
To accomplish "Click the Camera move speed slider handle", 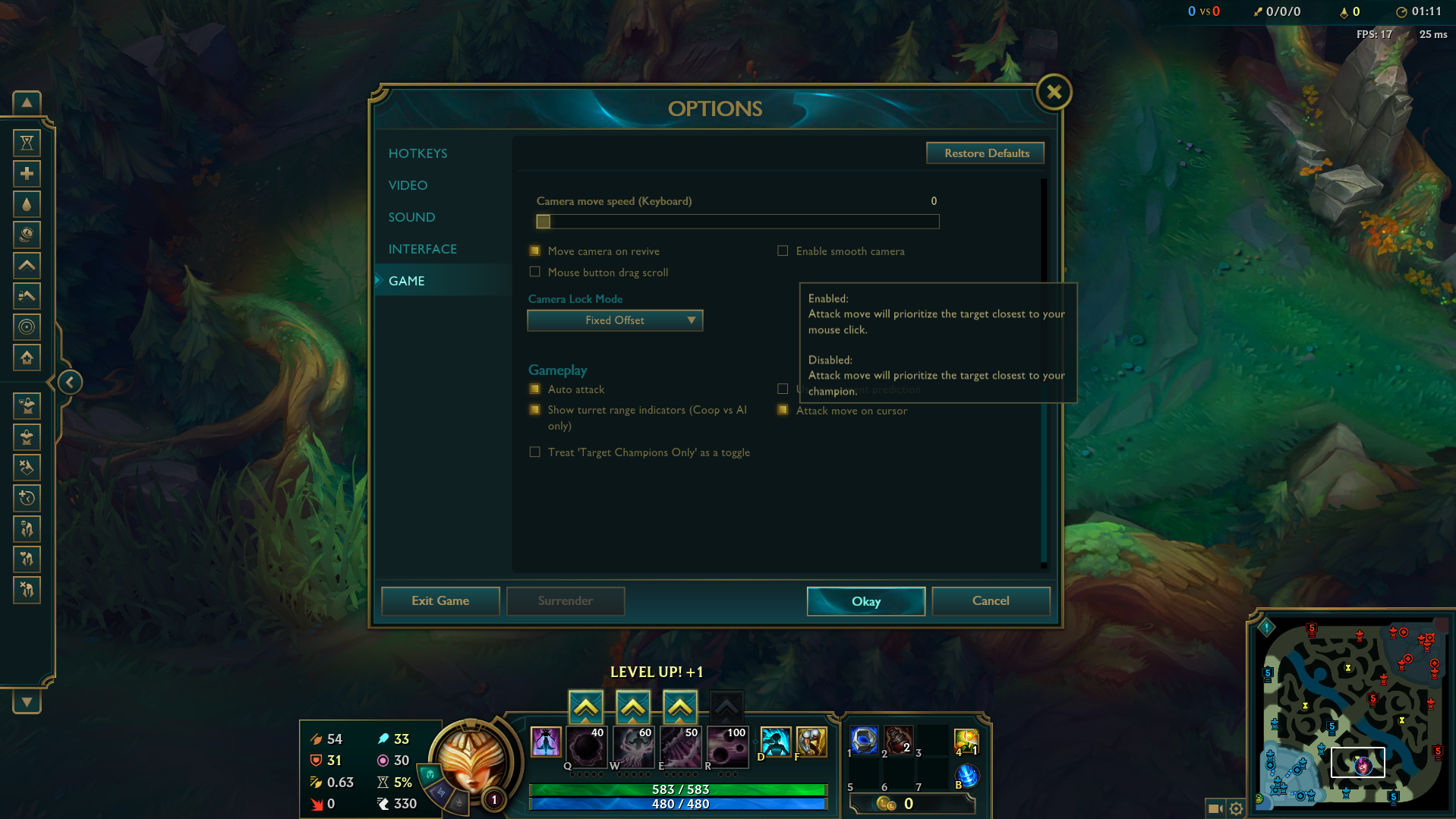I will (543, 221).
